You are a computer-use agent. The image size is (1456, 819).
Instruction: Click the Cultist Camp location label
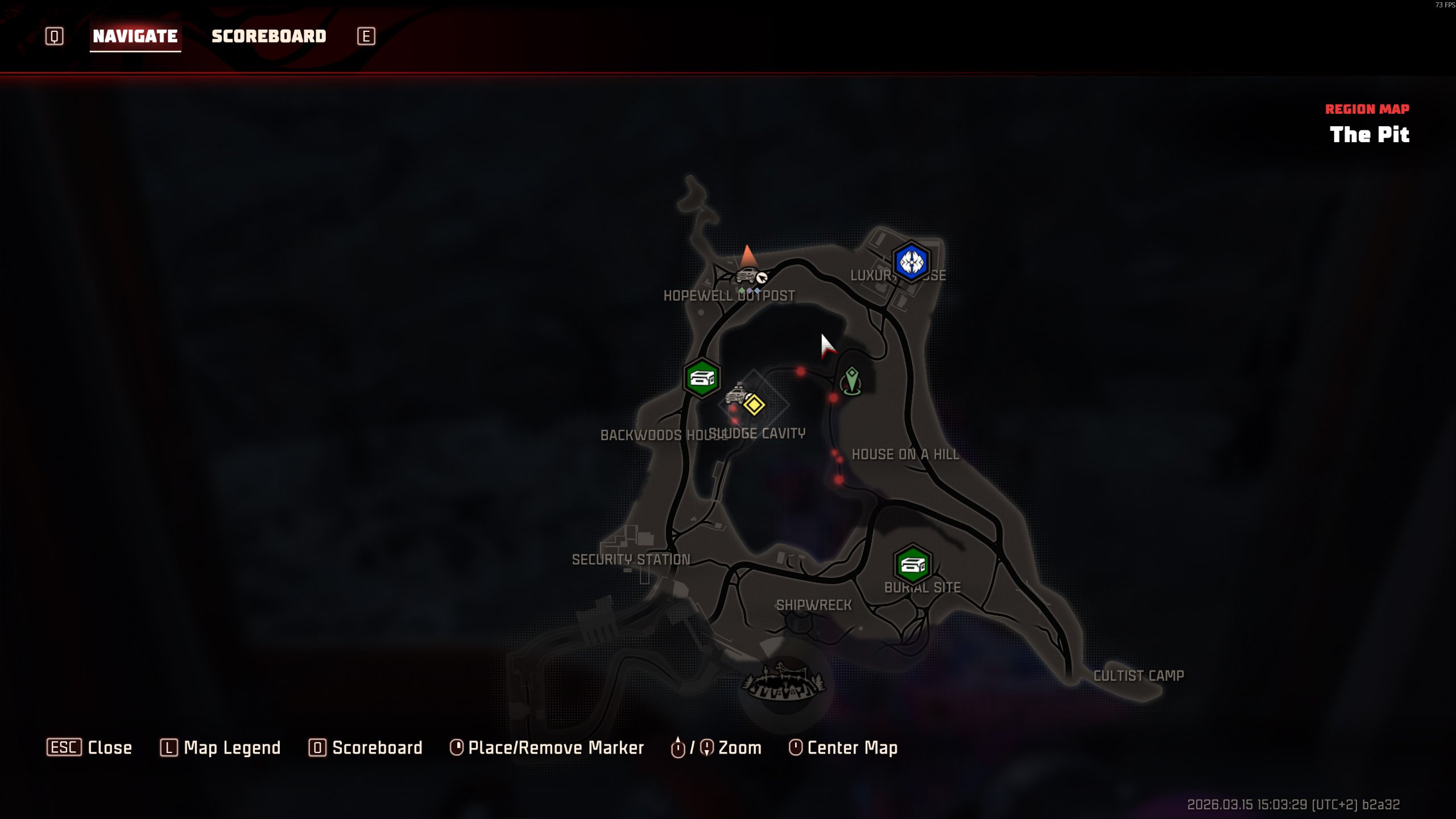point(1138,676)
